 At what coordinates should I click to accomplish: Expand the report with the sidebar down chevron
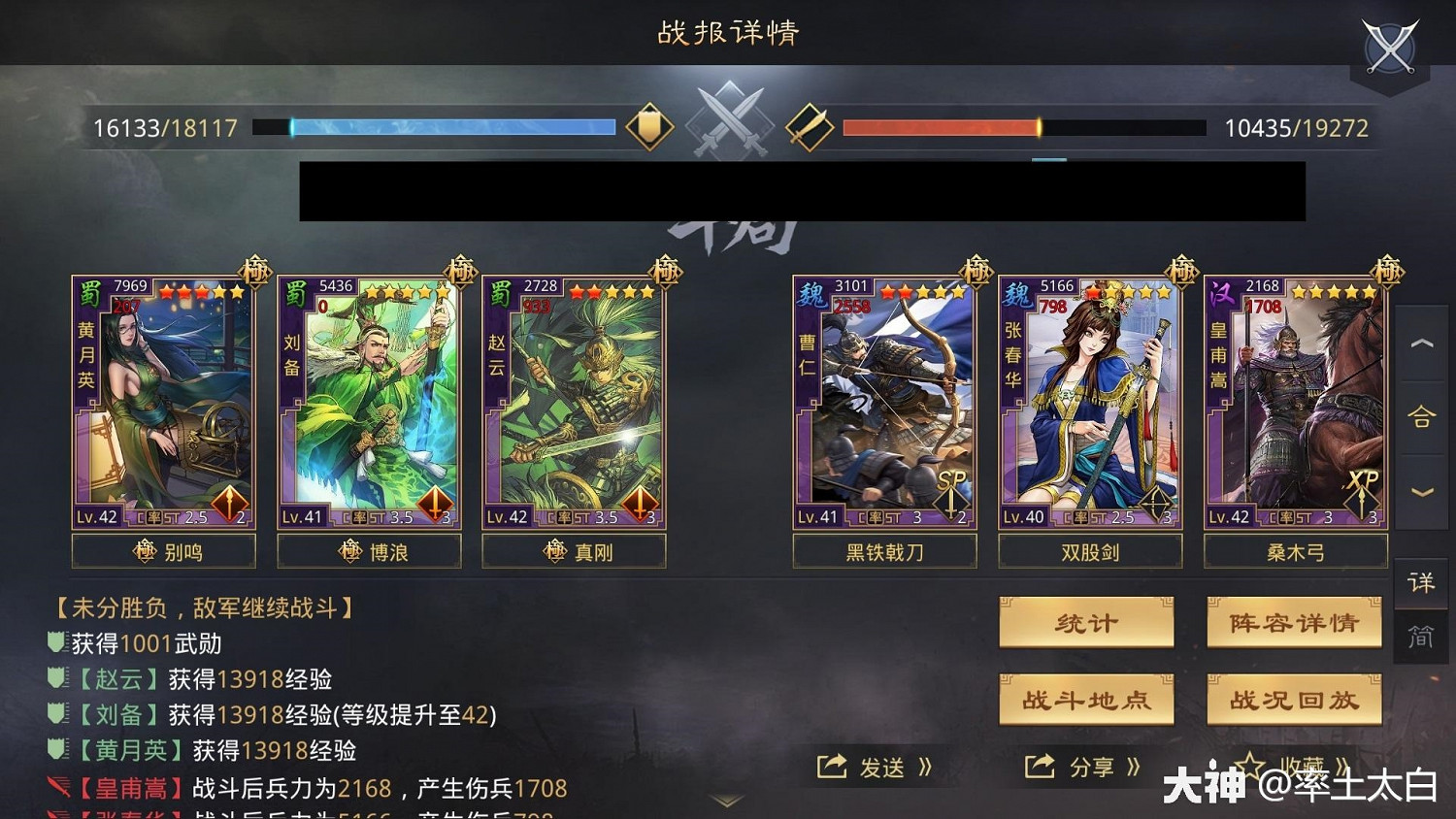[x=1421, y=490]
